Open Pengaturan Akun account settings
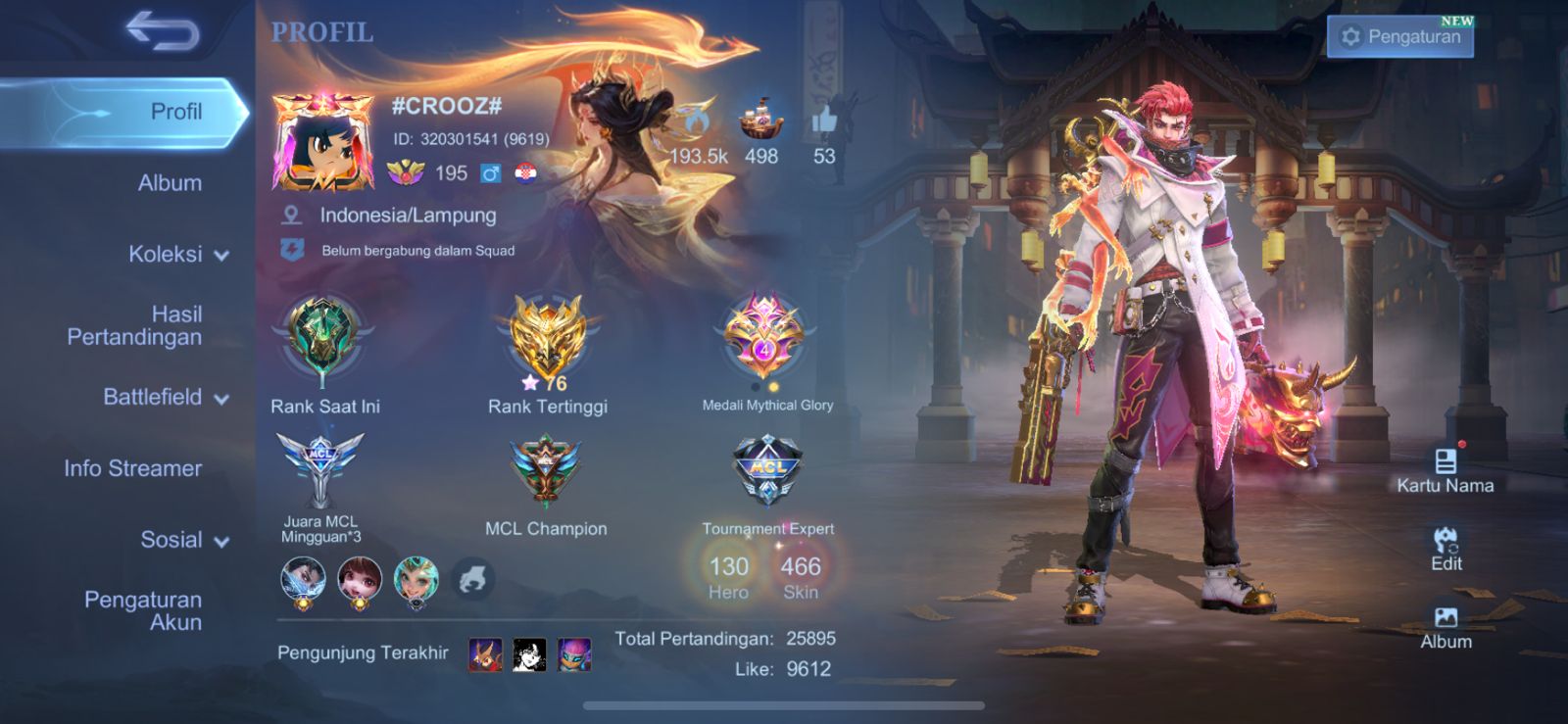 click(x=143, y=610)
